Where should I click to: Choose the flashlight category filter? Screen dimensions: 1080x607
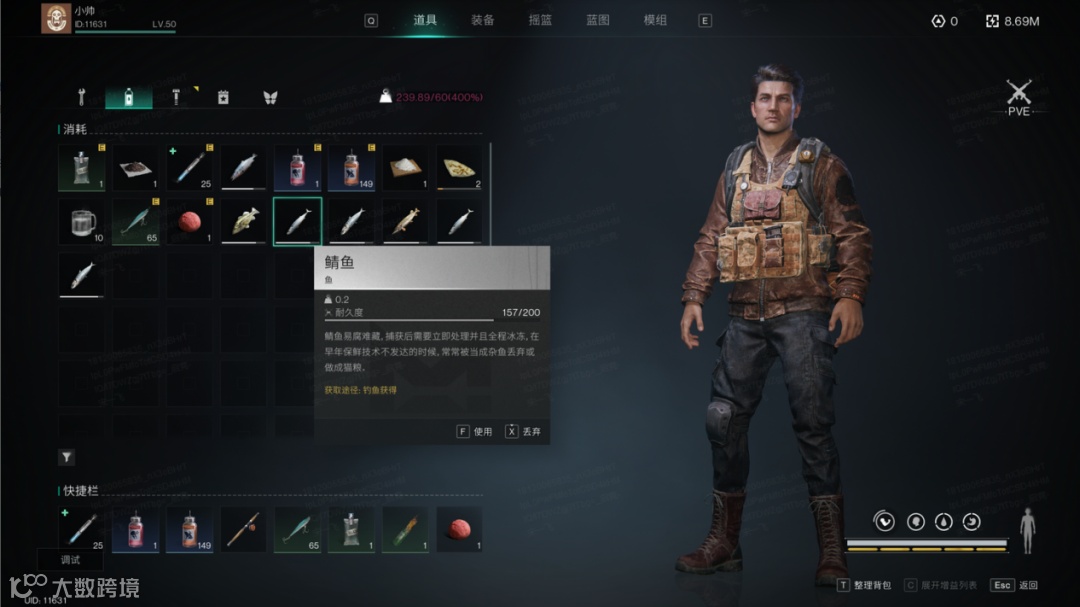point(176,97)
